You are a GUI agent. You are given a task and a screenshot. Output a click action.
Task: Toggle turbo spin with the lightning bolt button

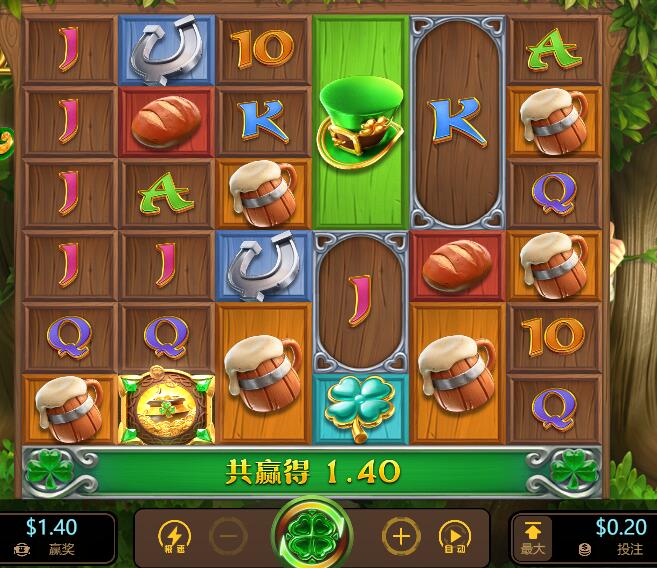point(173,537)
